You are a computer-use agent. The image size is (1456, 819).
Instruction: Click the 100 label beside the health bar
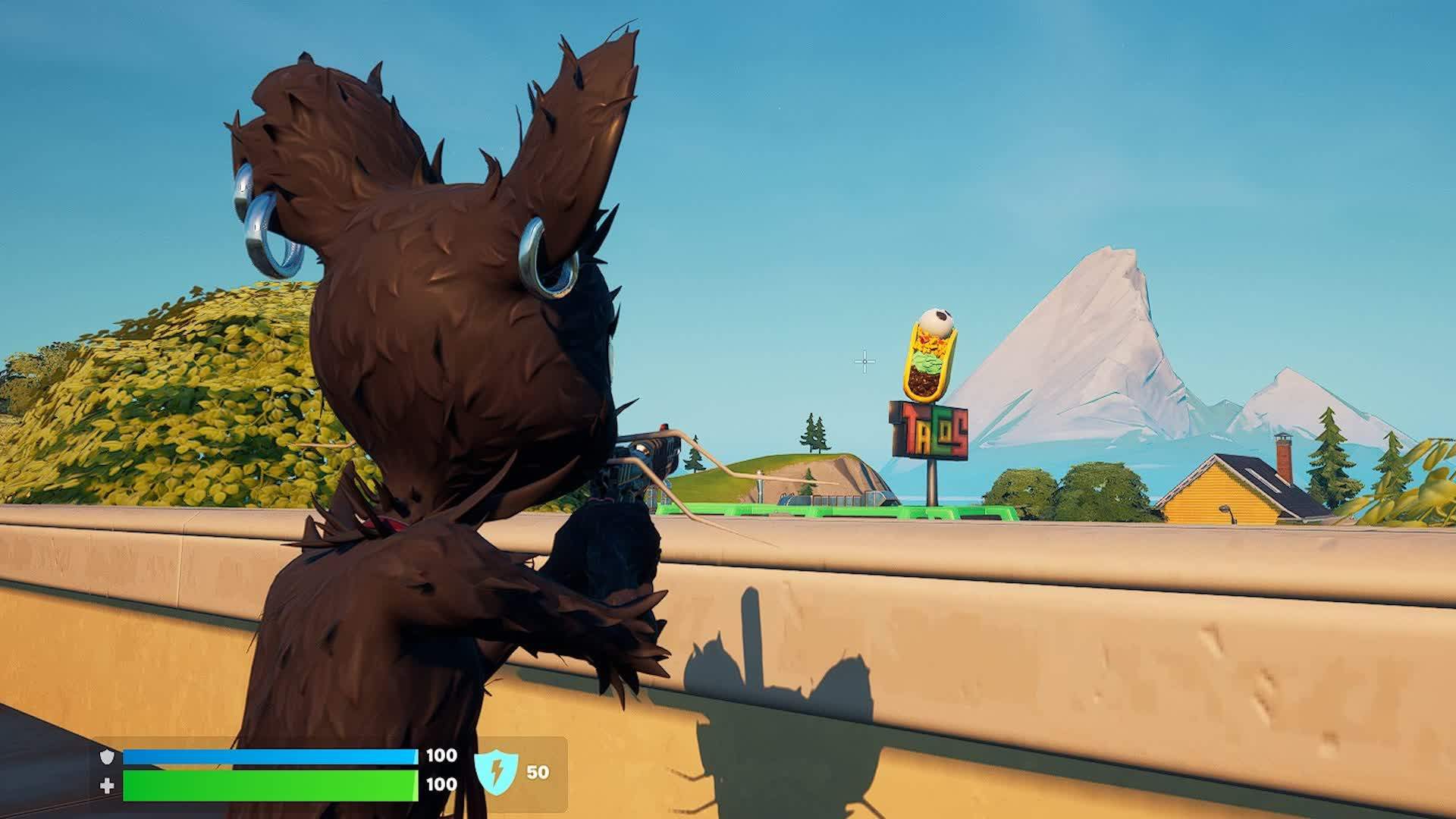point(441,783)
